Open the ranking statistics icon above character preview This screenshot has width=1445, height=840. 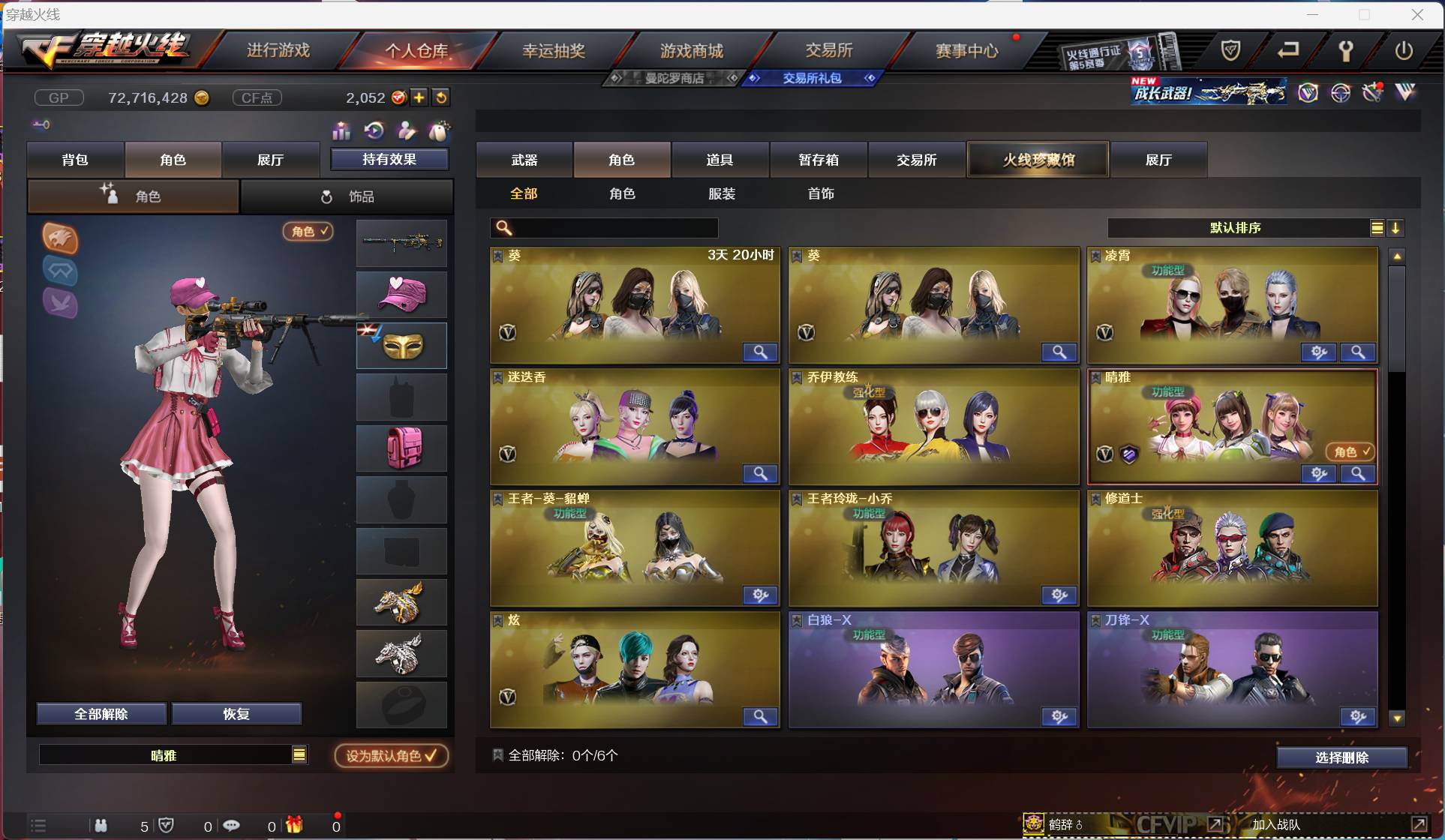click(x=341, y=131)
